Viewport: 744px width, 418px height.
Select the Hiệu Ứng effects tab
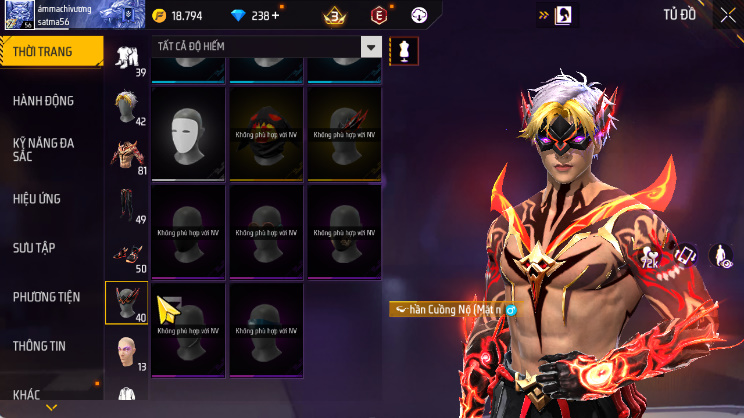(38, 199)
